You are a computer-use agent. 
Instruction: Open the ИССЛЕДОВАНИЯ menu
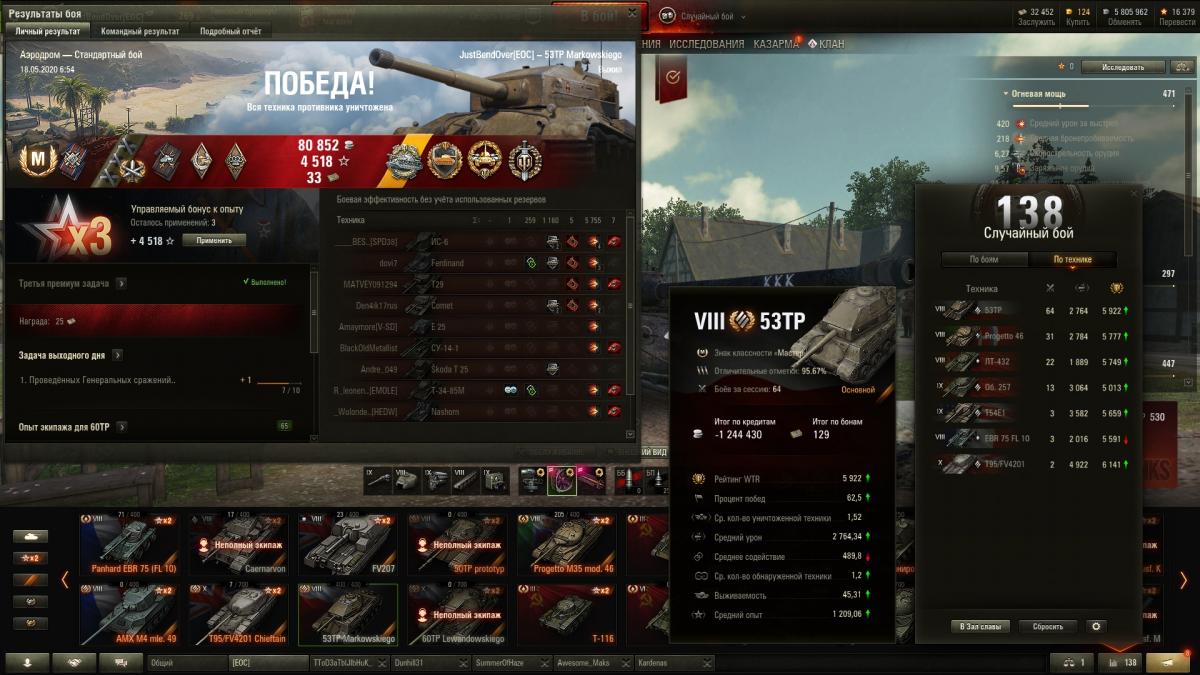[x=707, y=44]
